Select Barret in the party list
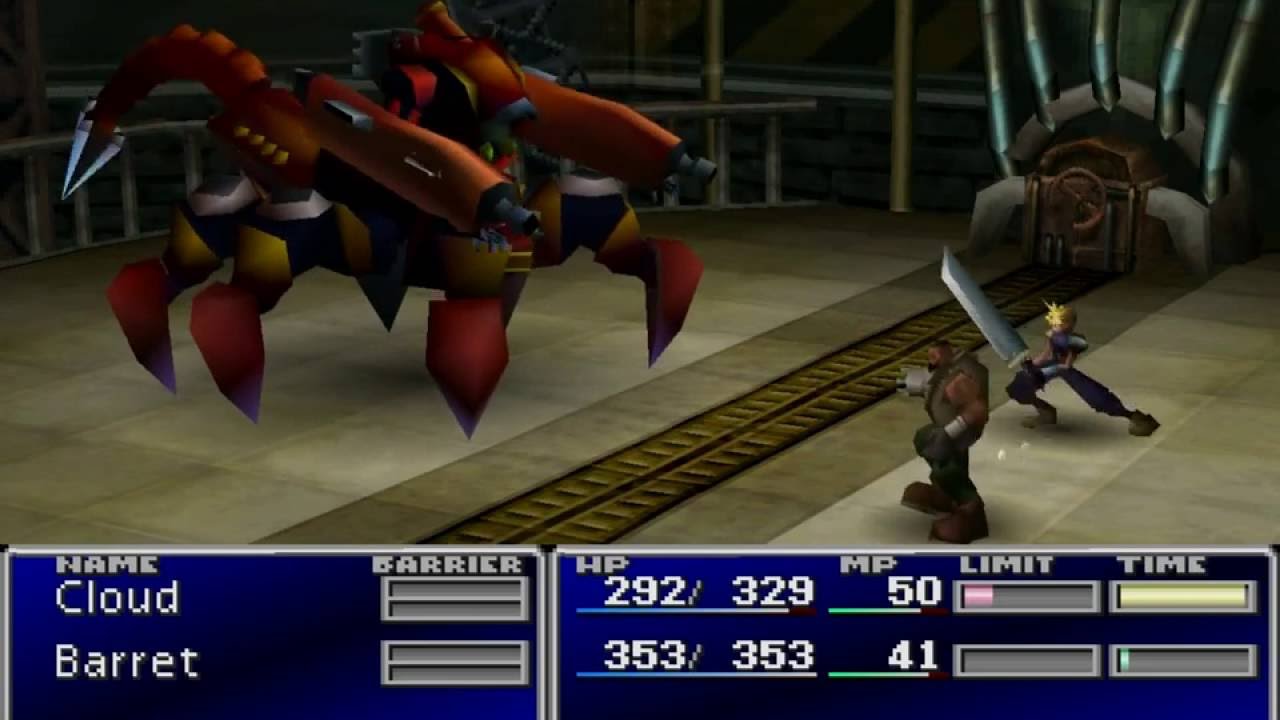 (x=127, y=662)
